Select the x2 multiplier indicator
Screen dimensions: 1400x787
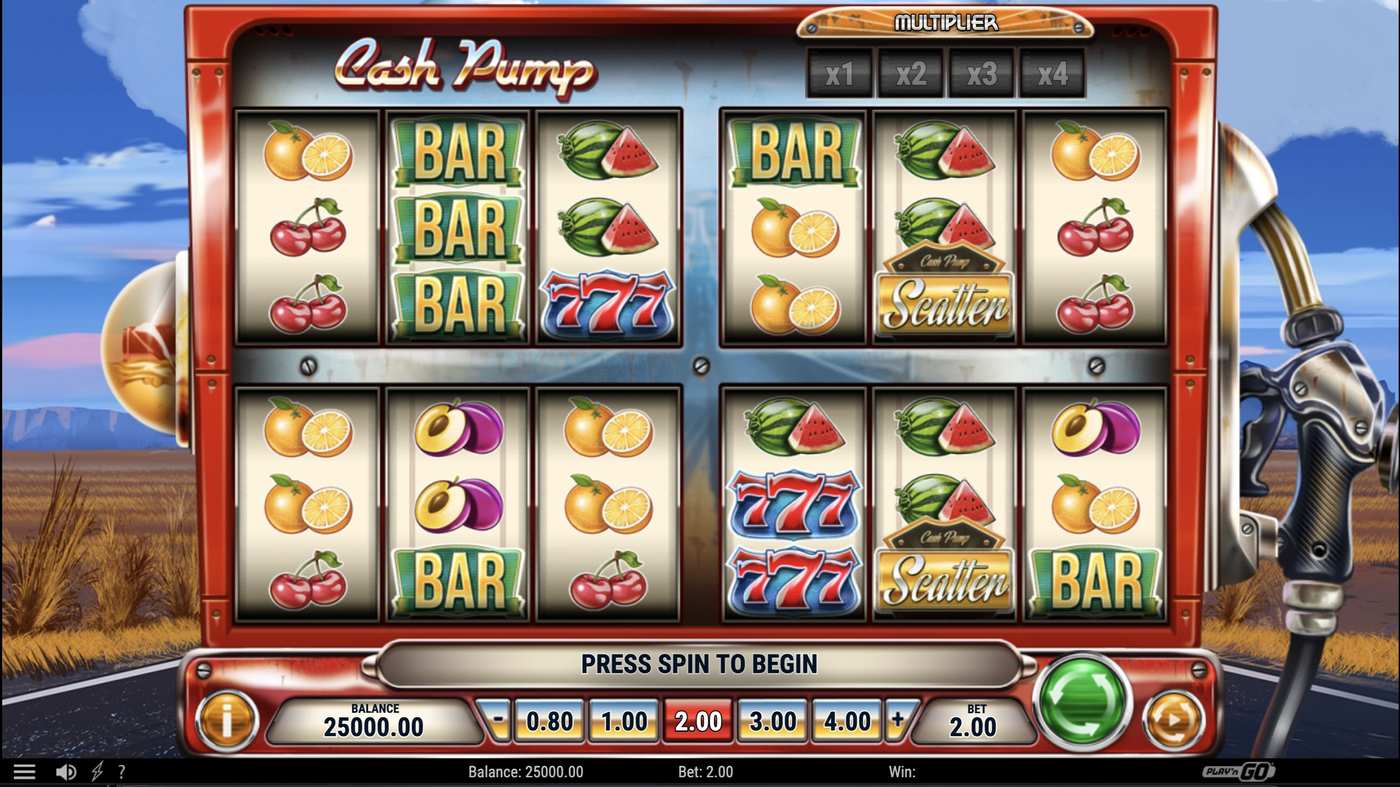coord(910,72)
